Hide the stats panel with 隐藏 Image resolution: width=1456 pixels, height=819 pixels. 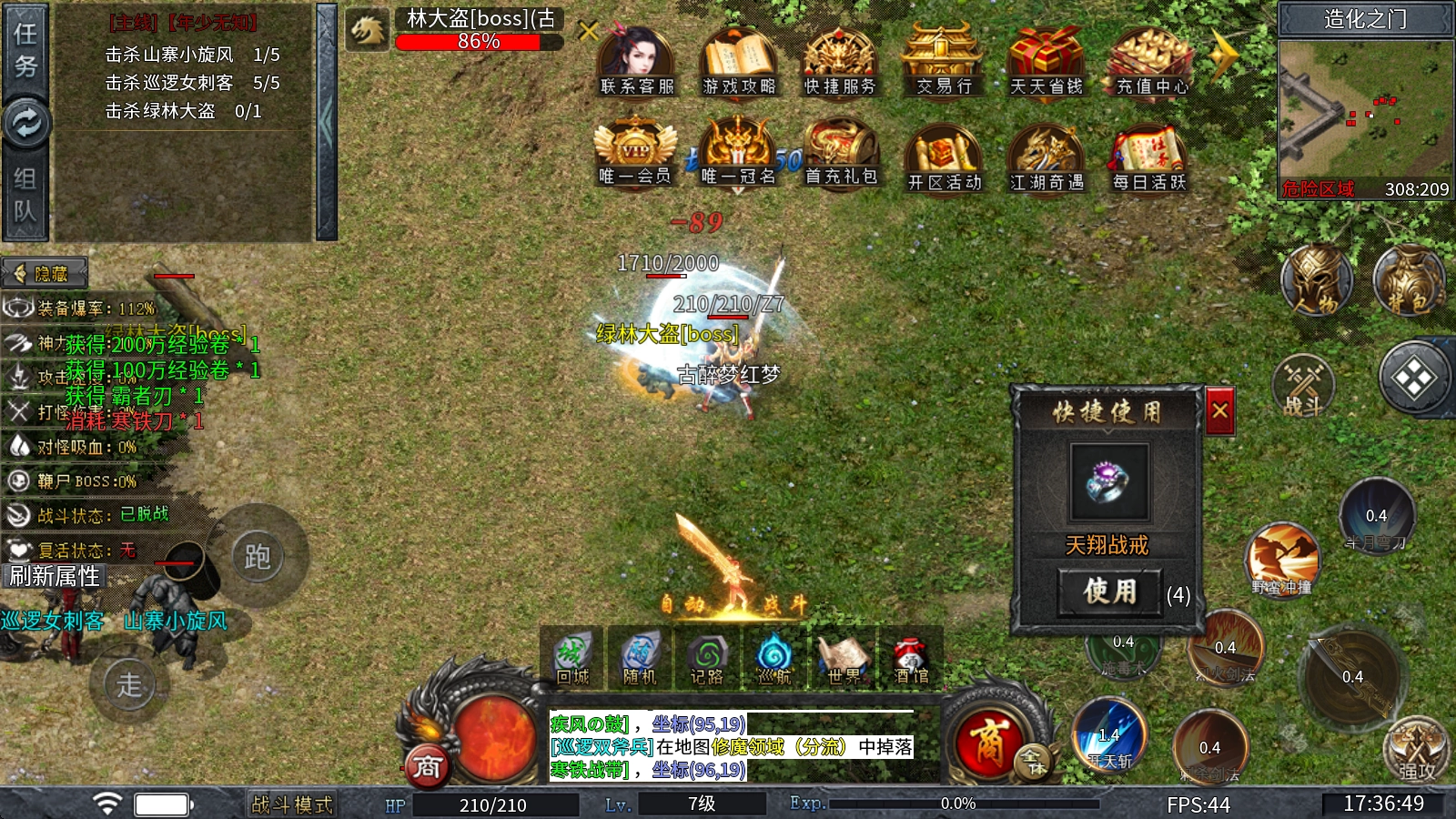pyautogui.click(x=45, y=273)
